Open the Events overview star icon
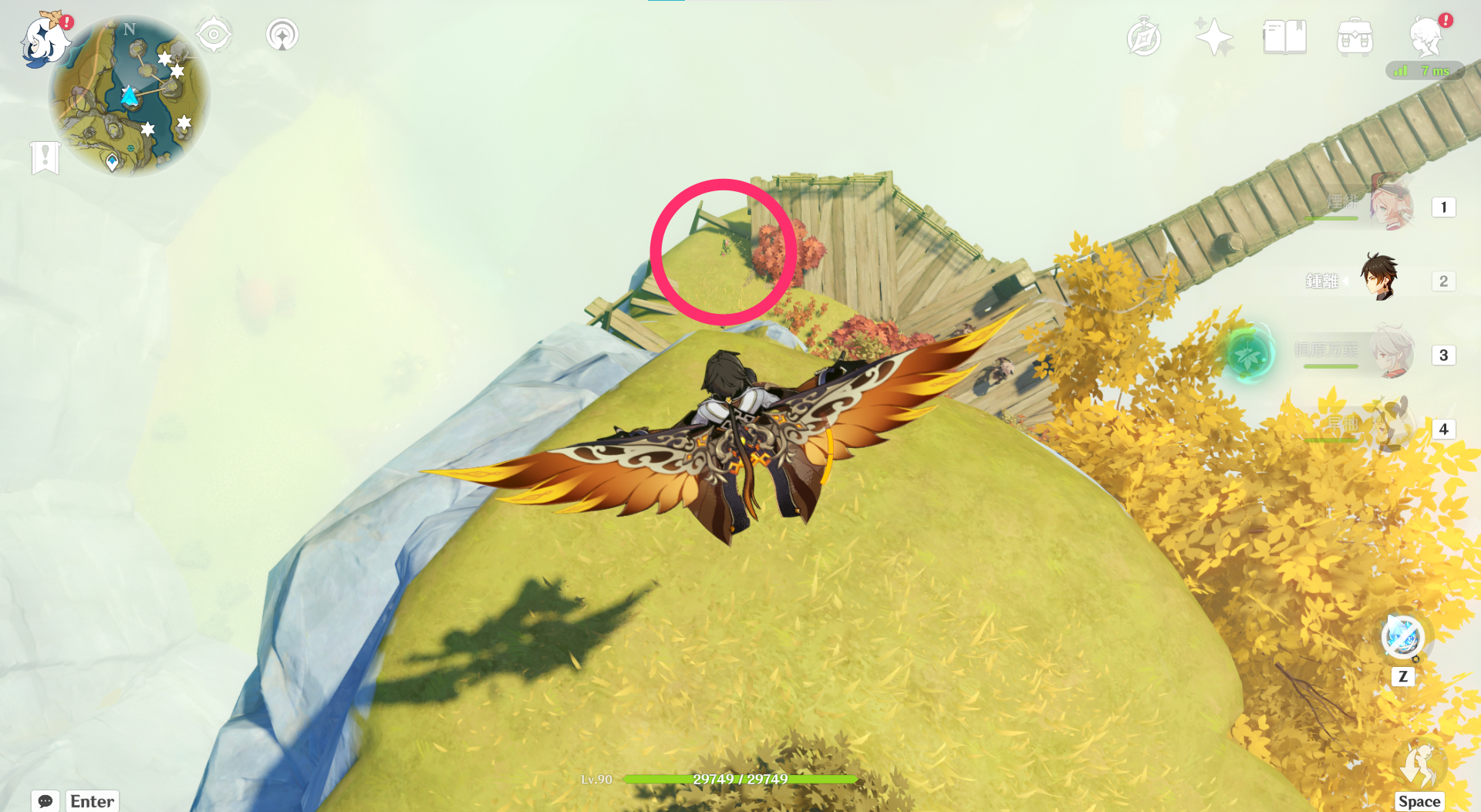 1213,36
